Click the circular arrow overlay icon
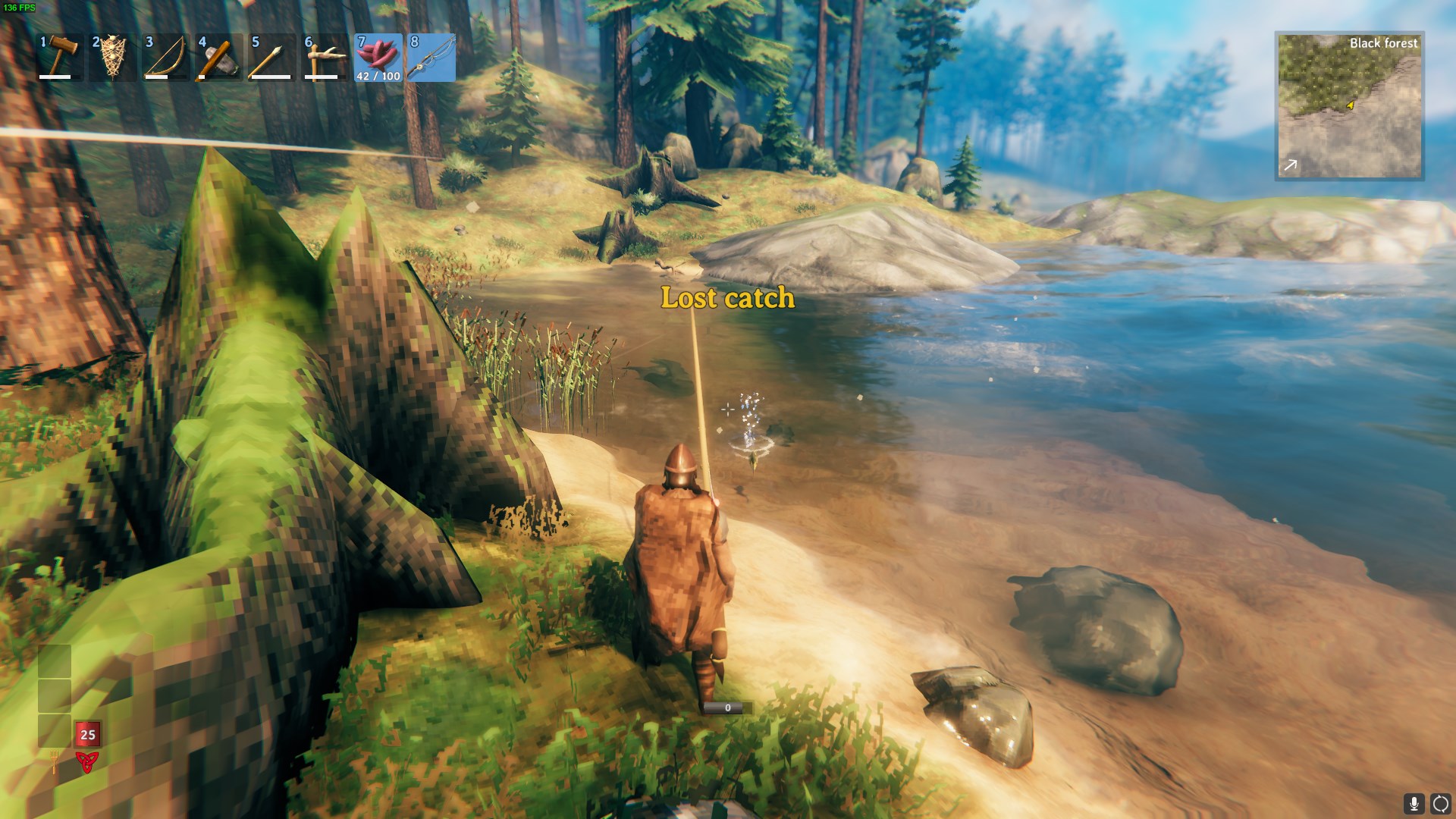This screenshot has width=1456, height=819. [x=1440, y=803]
